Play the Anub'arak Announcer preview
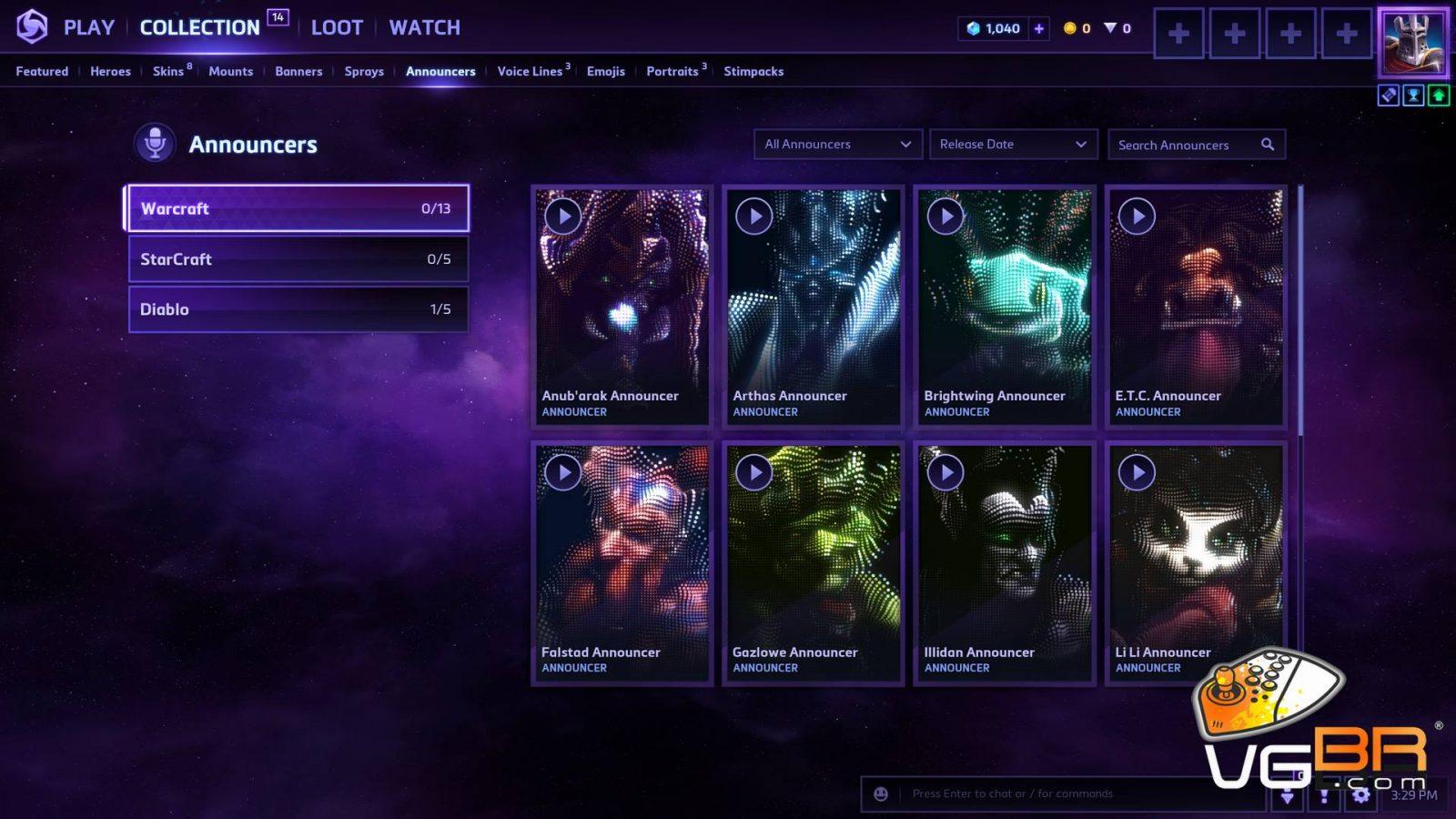1456x819 pixels. 563,217
